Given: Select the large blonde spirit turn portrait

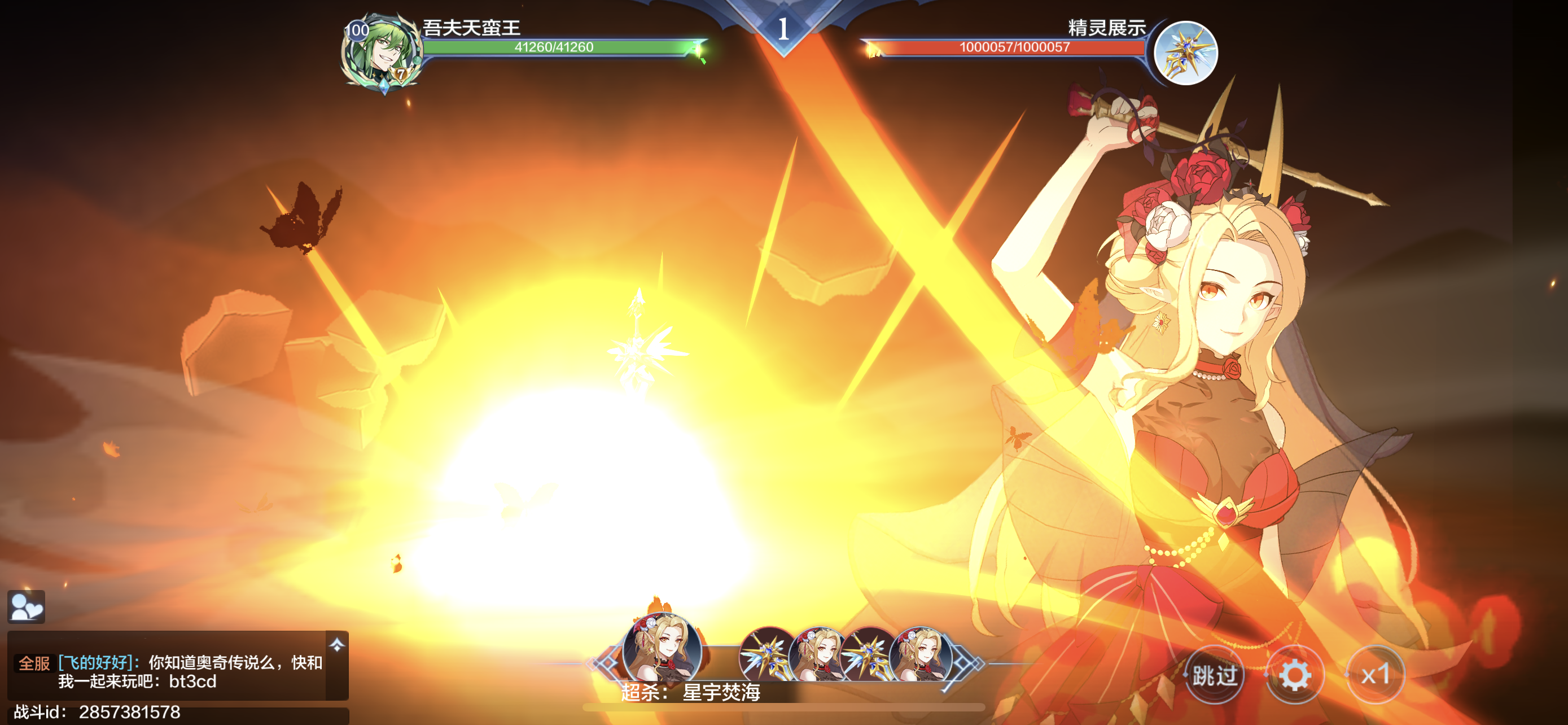Looking at the screenshot, I should coord(662,650).
